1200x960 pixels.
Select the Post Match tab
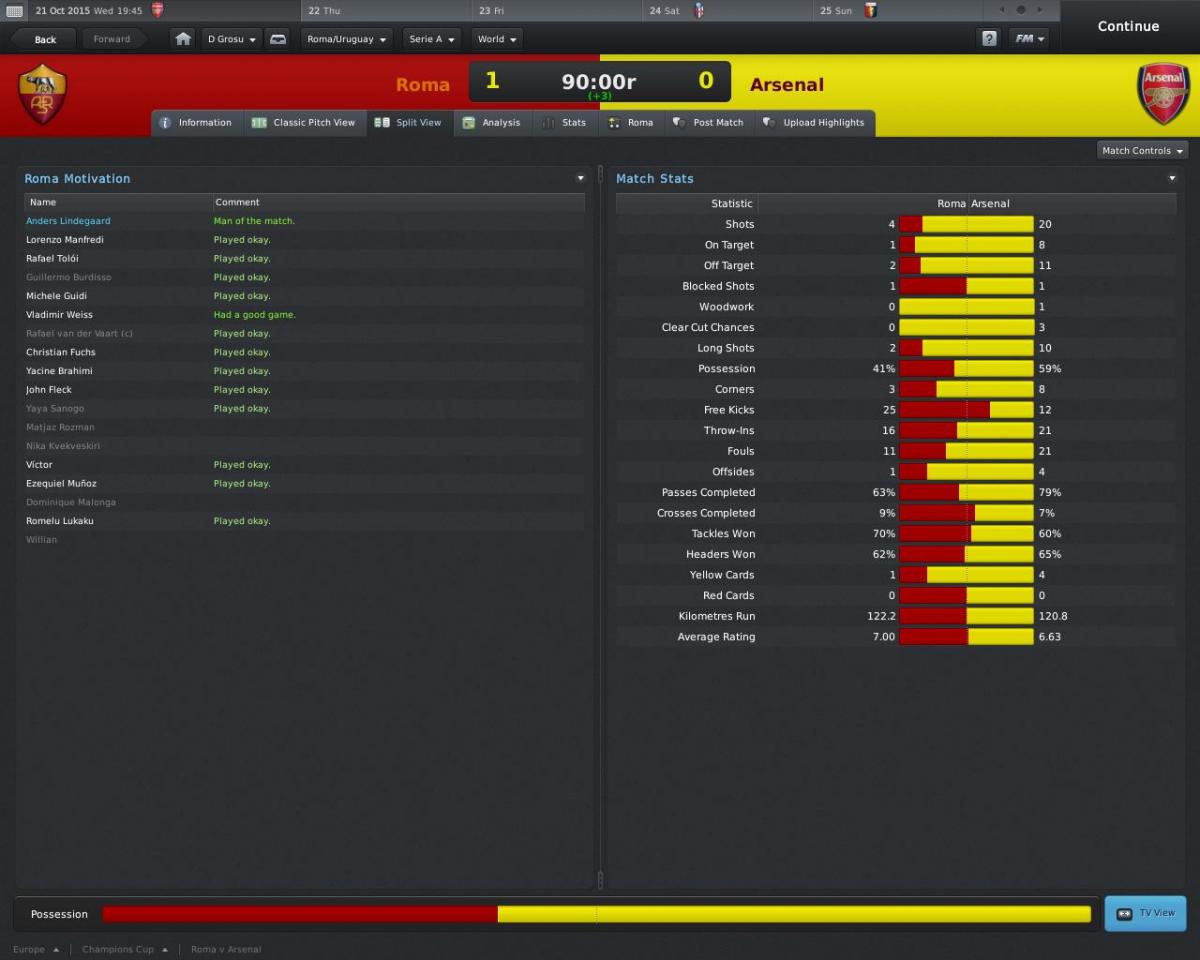(708, 123)
